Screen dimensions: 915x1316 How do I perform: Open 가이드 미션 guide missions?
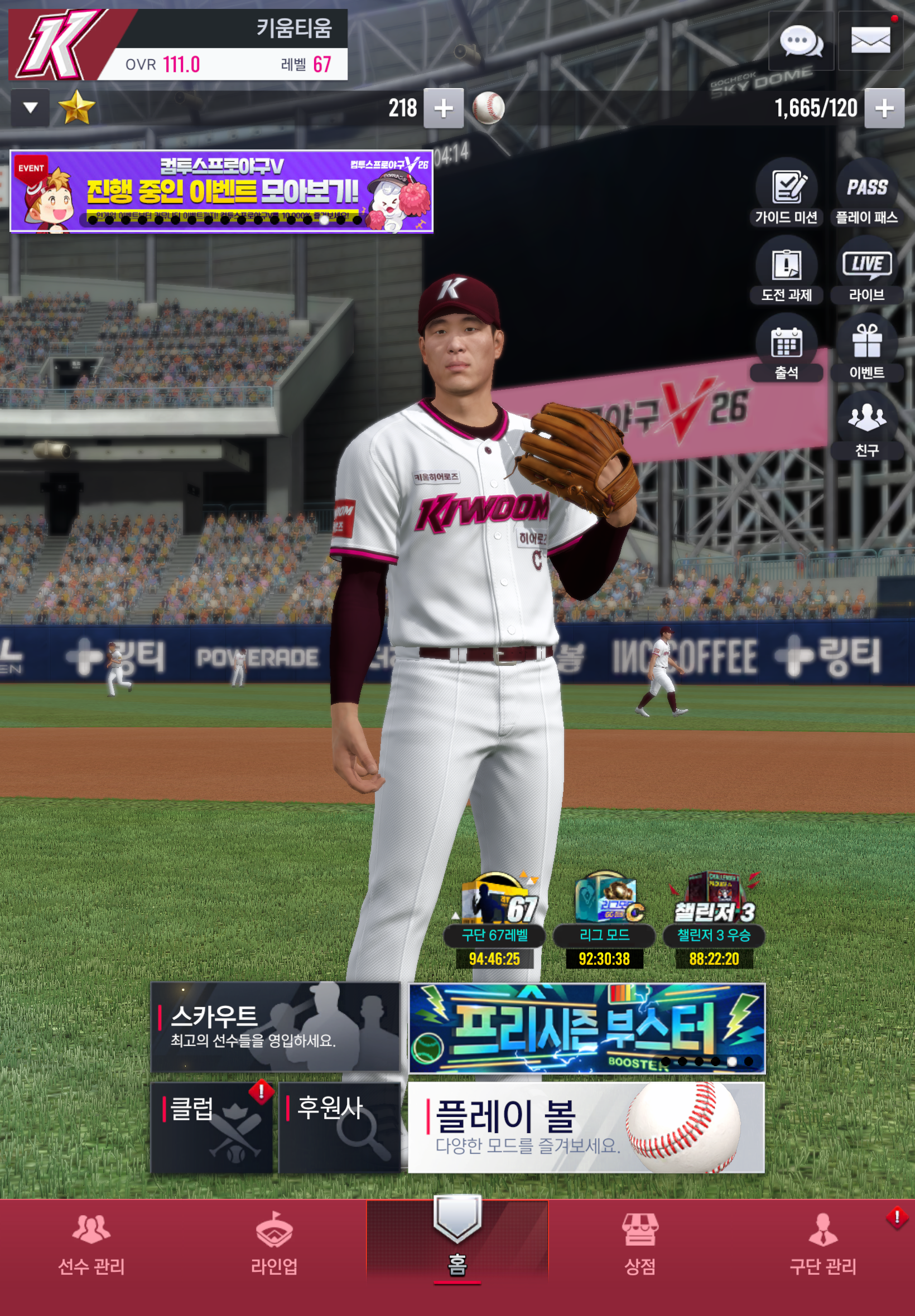pos(786,192)
